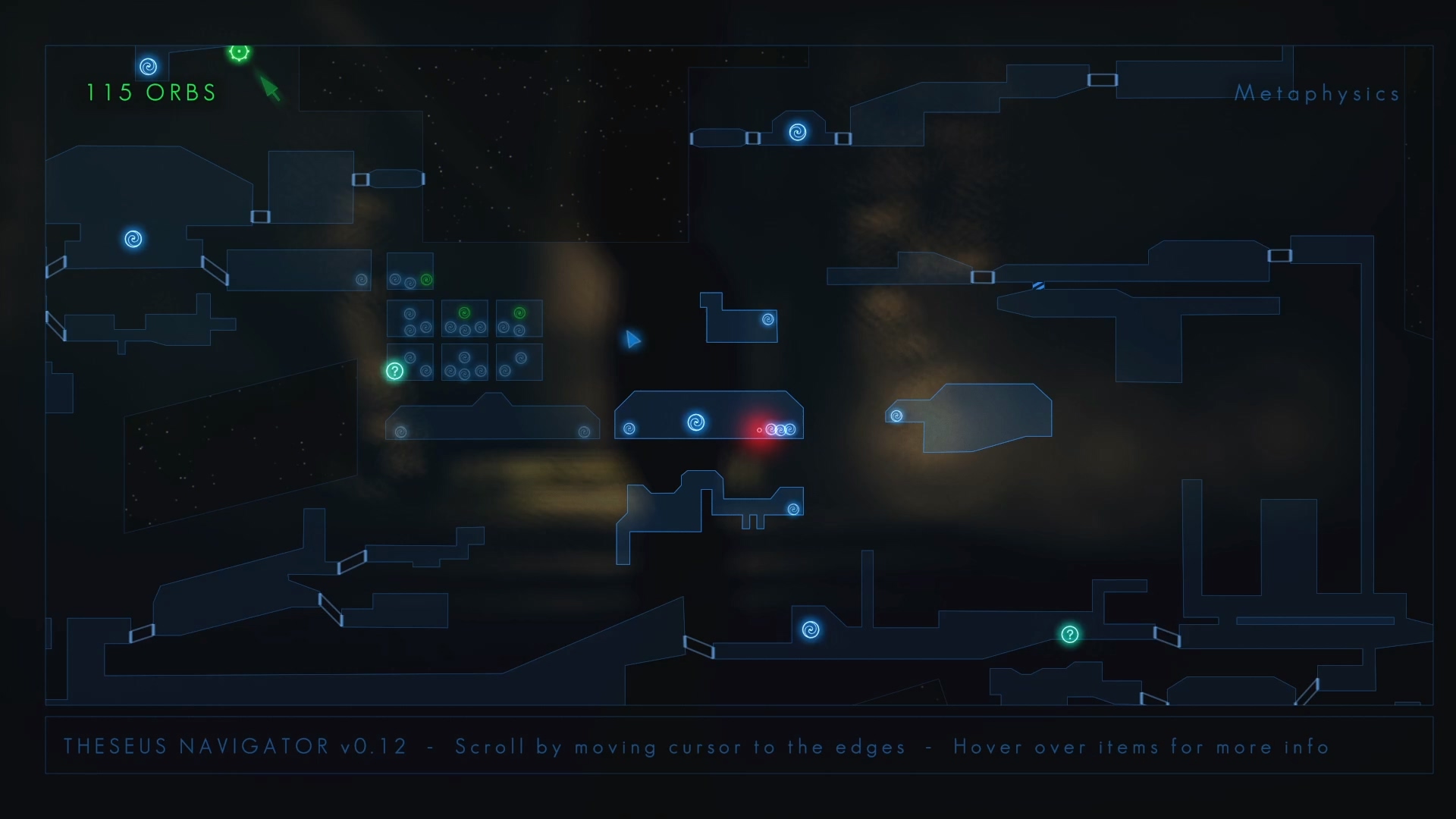Click the red glowing location marker
This screenshot has height=819, width=1456.
pos(759,430)
